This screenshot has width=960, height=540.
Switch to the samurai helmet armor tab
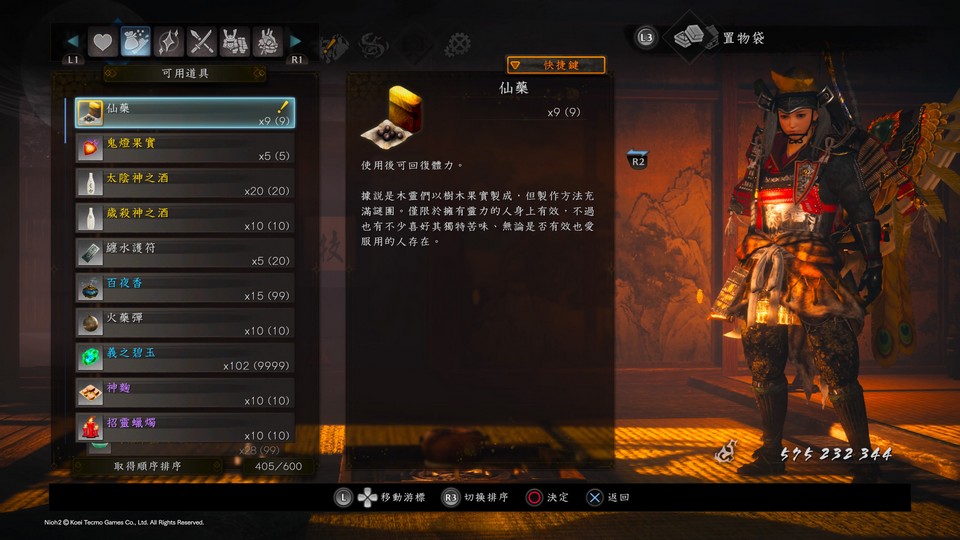pyautogui.click(x=235, y=42)
